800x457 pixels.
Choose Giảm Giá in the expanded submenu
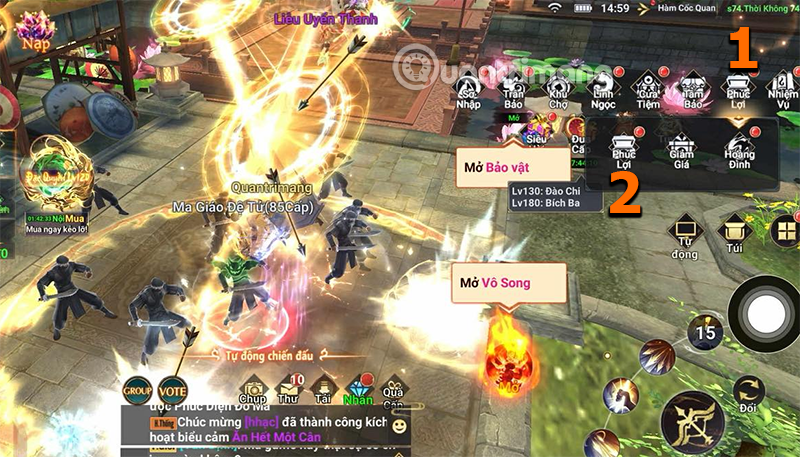[684, 150]
